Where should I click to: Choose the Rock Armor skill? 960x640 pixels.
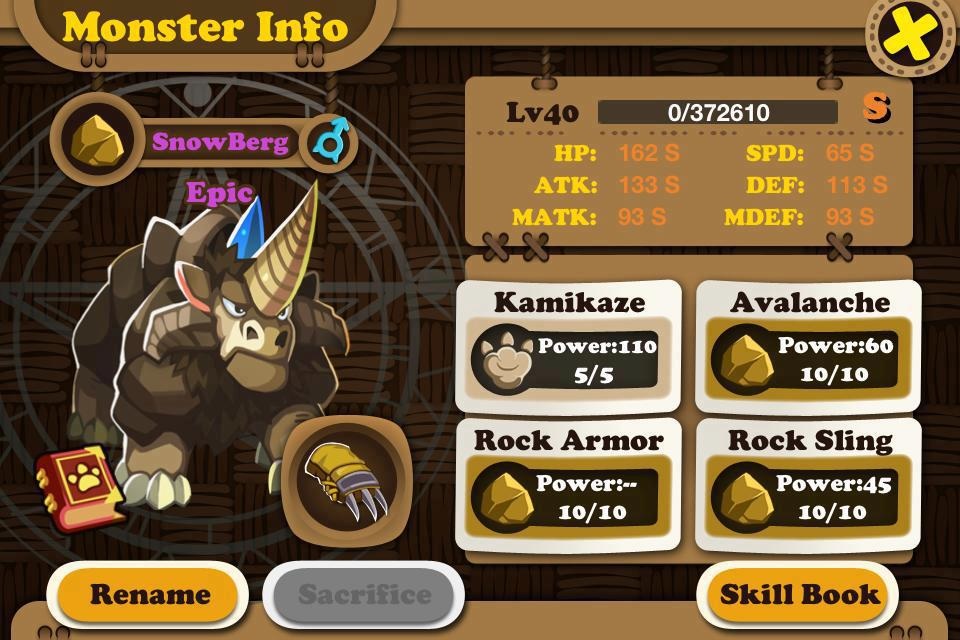tap(569, 484)
